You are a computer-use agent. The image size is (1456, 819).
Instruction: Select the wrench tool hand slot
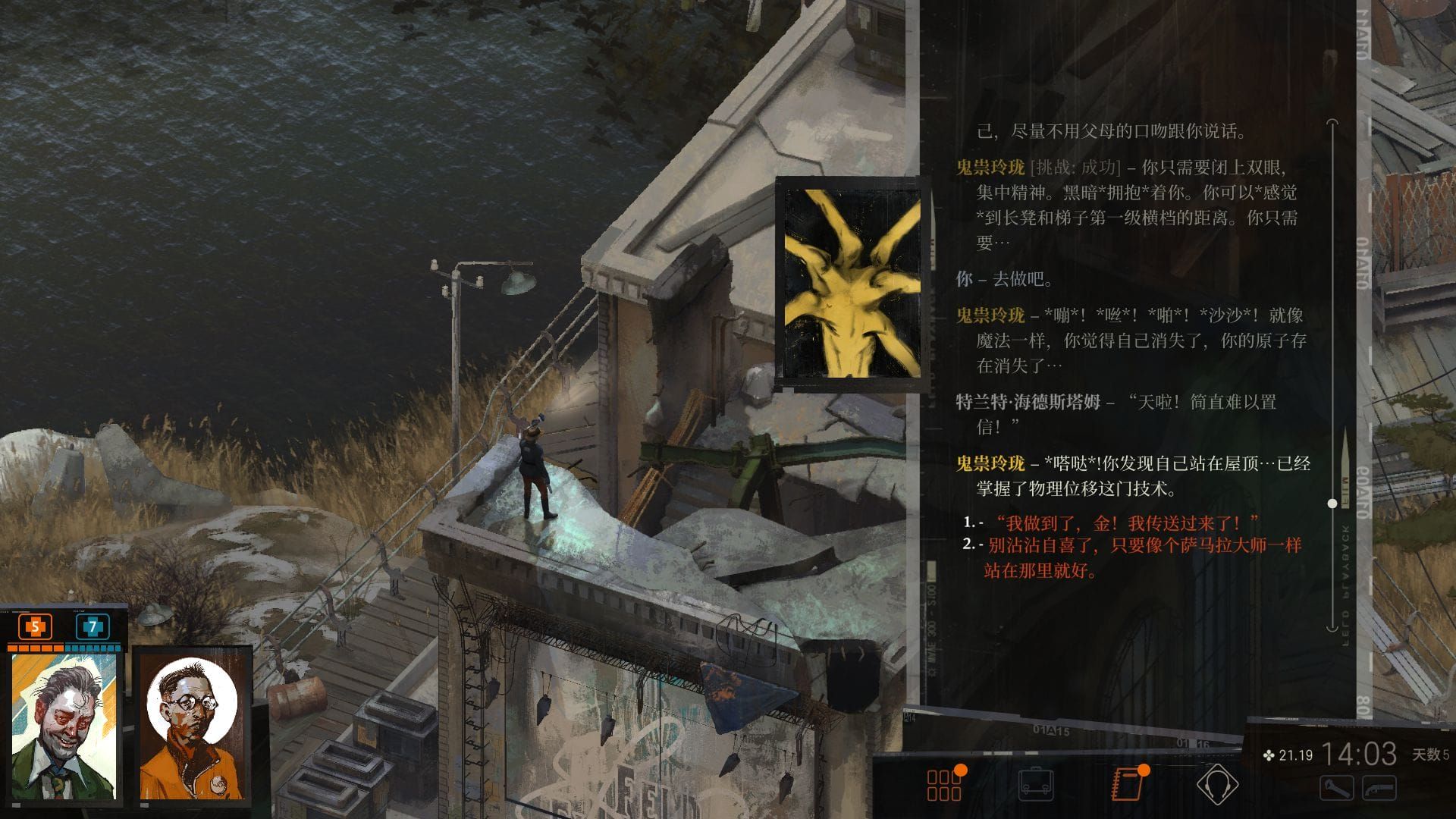click(x=1336, y=789)
